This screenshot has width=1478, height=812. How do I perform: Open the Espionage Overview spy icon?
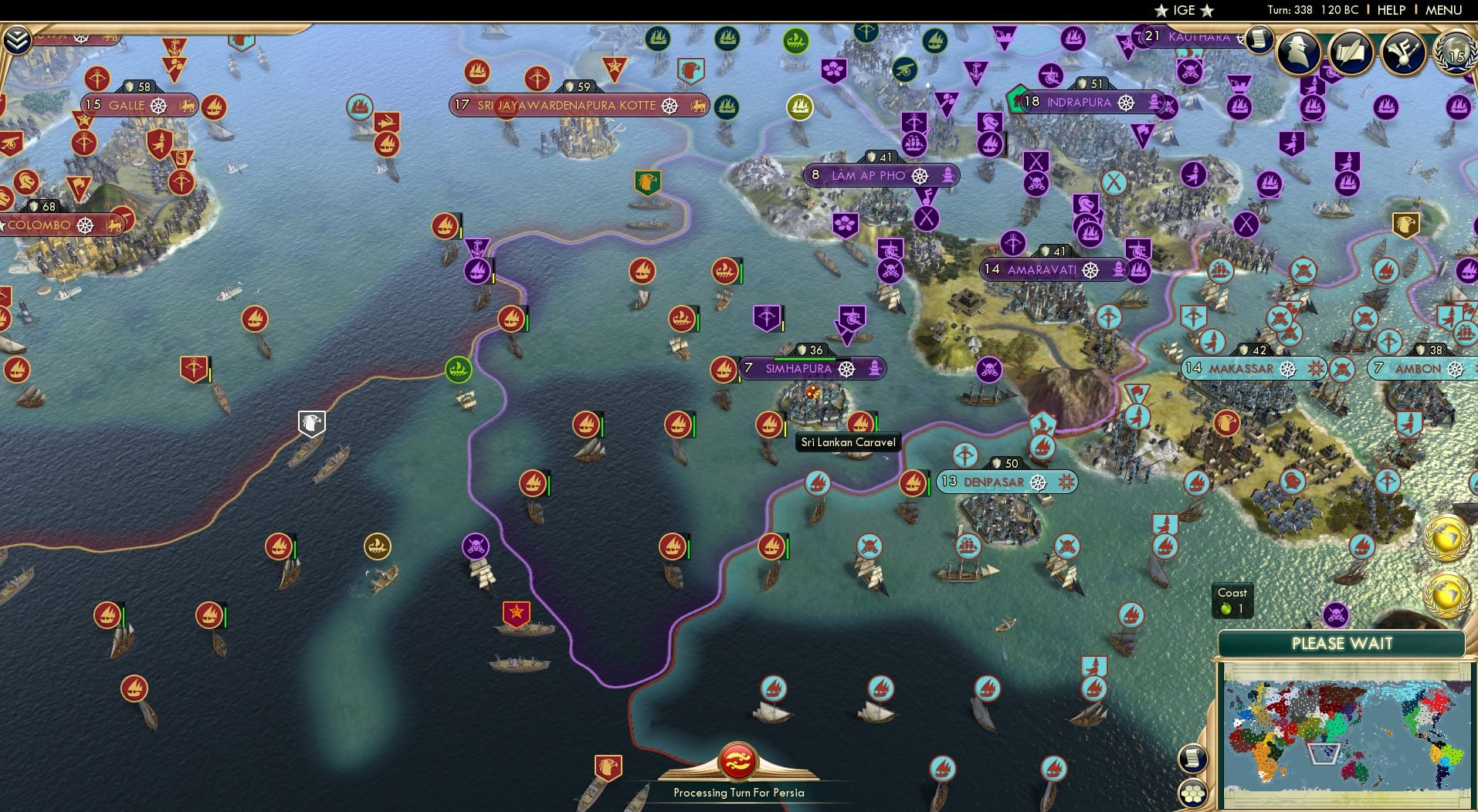point(1300,52)
